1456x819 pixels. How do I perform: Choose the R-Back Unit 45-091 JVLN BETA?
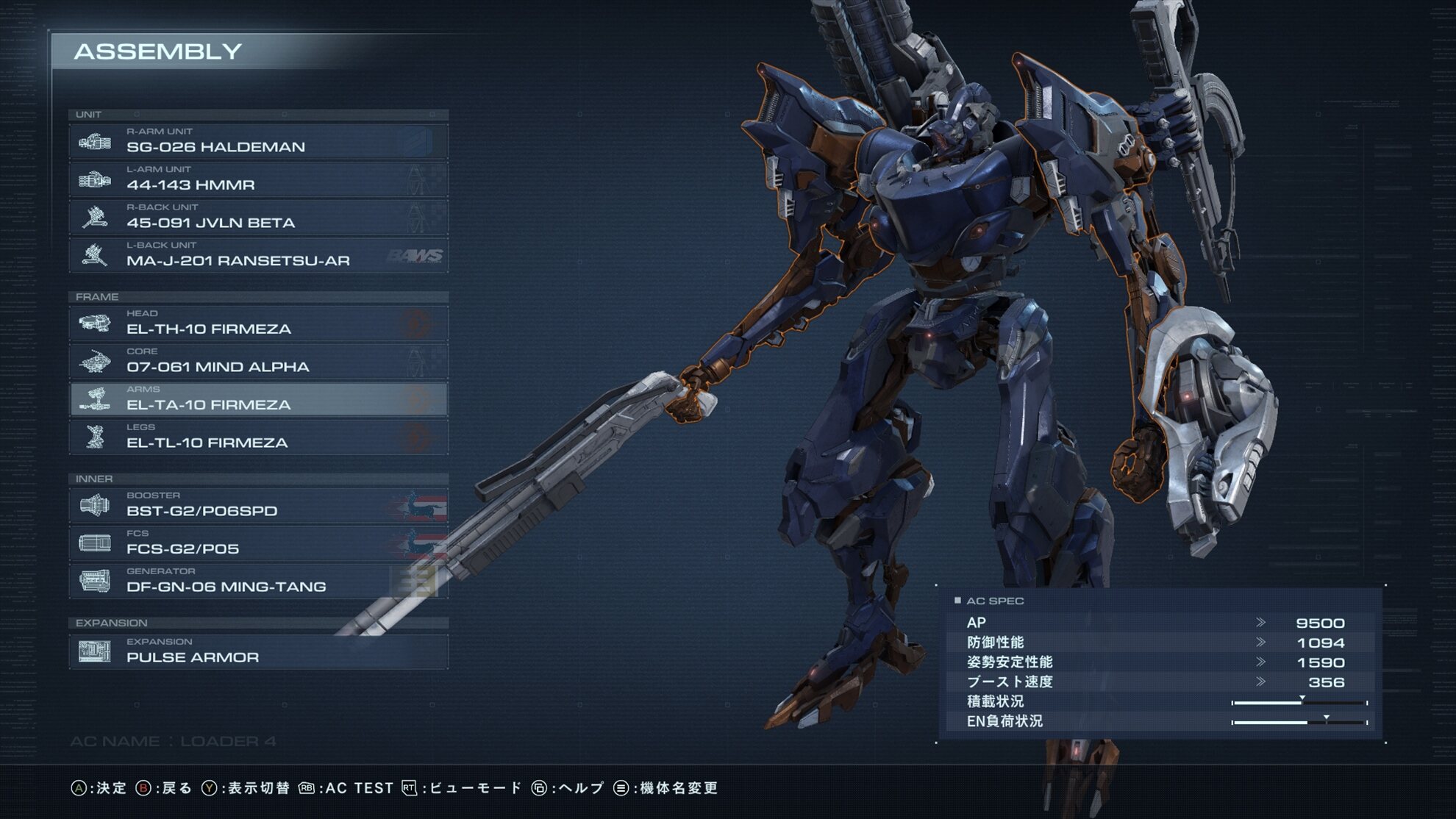(258, 218)
